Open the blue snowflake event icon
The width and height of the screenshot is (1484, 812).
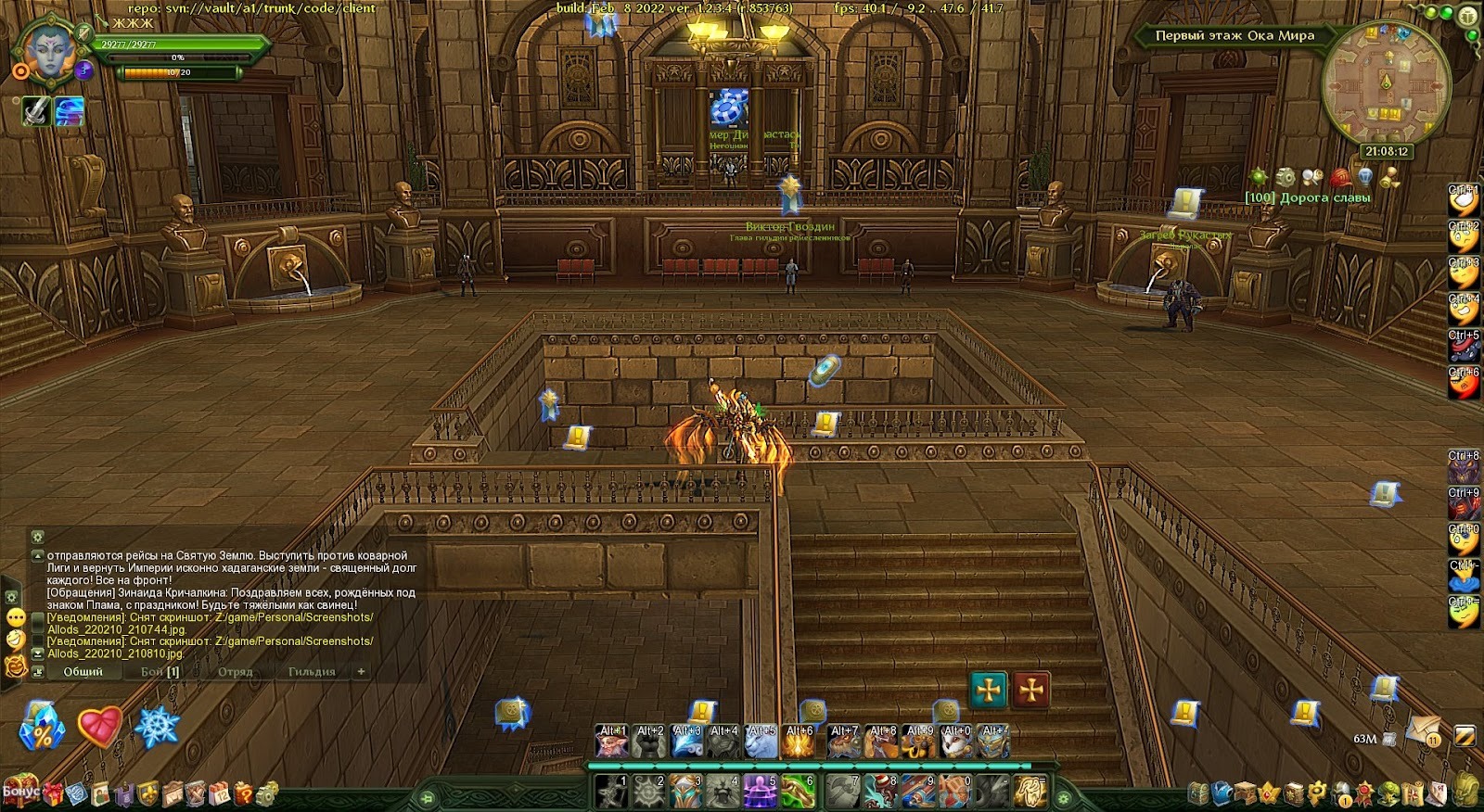click(157, 726)
